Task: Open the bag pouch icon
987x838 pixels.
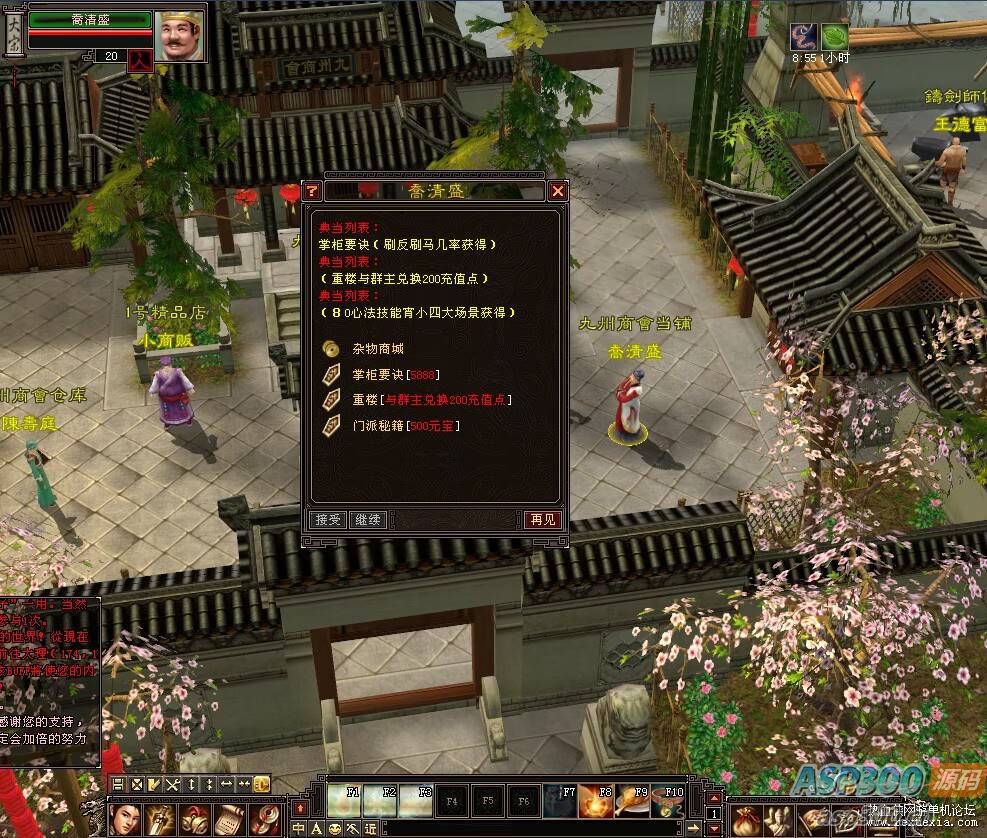Action: [x=745, y=821]
